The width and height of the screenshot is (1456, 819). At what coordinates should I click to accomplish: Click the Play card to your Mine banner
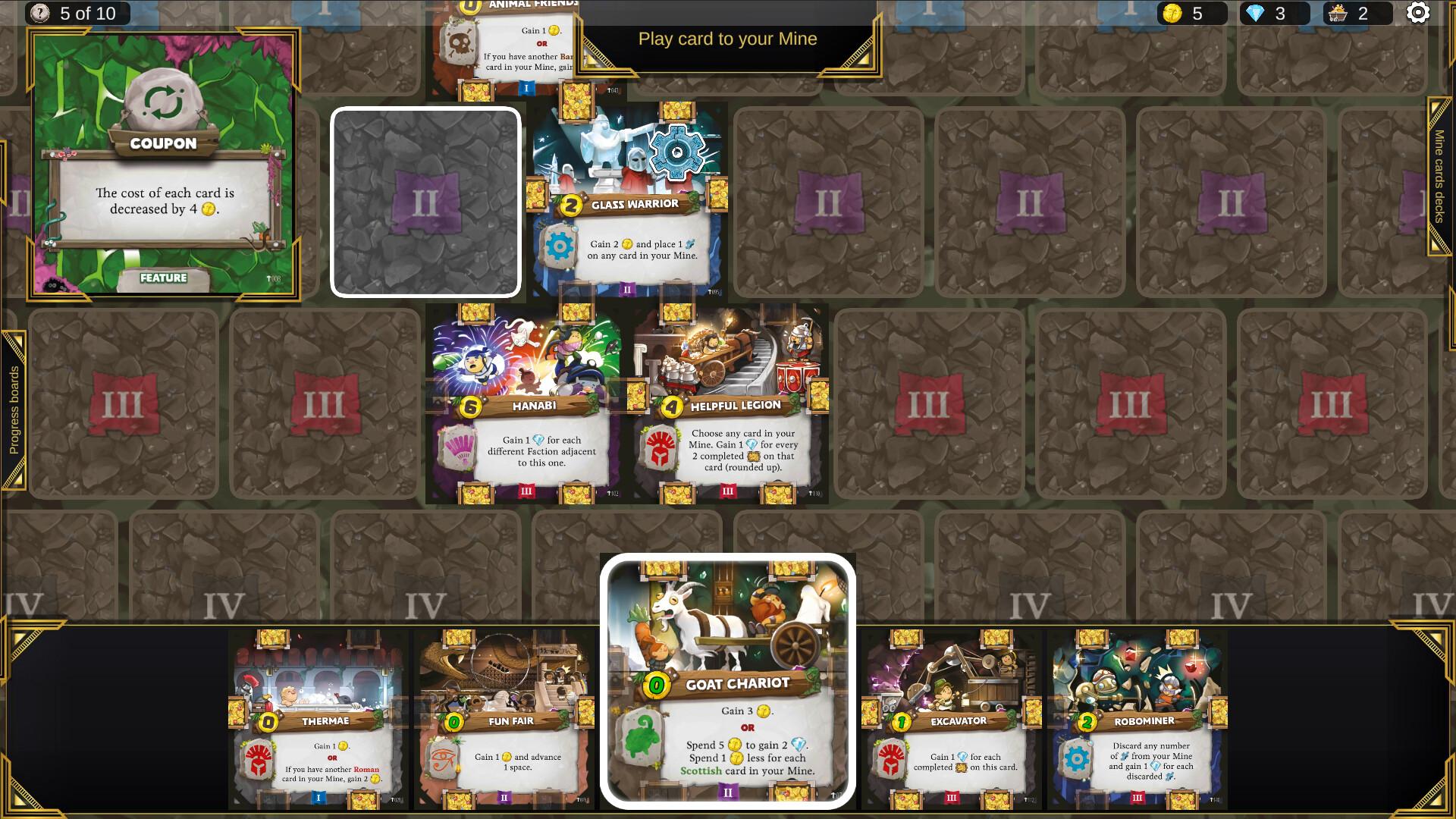tap(728, 39)
